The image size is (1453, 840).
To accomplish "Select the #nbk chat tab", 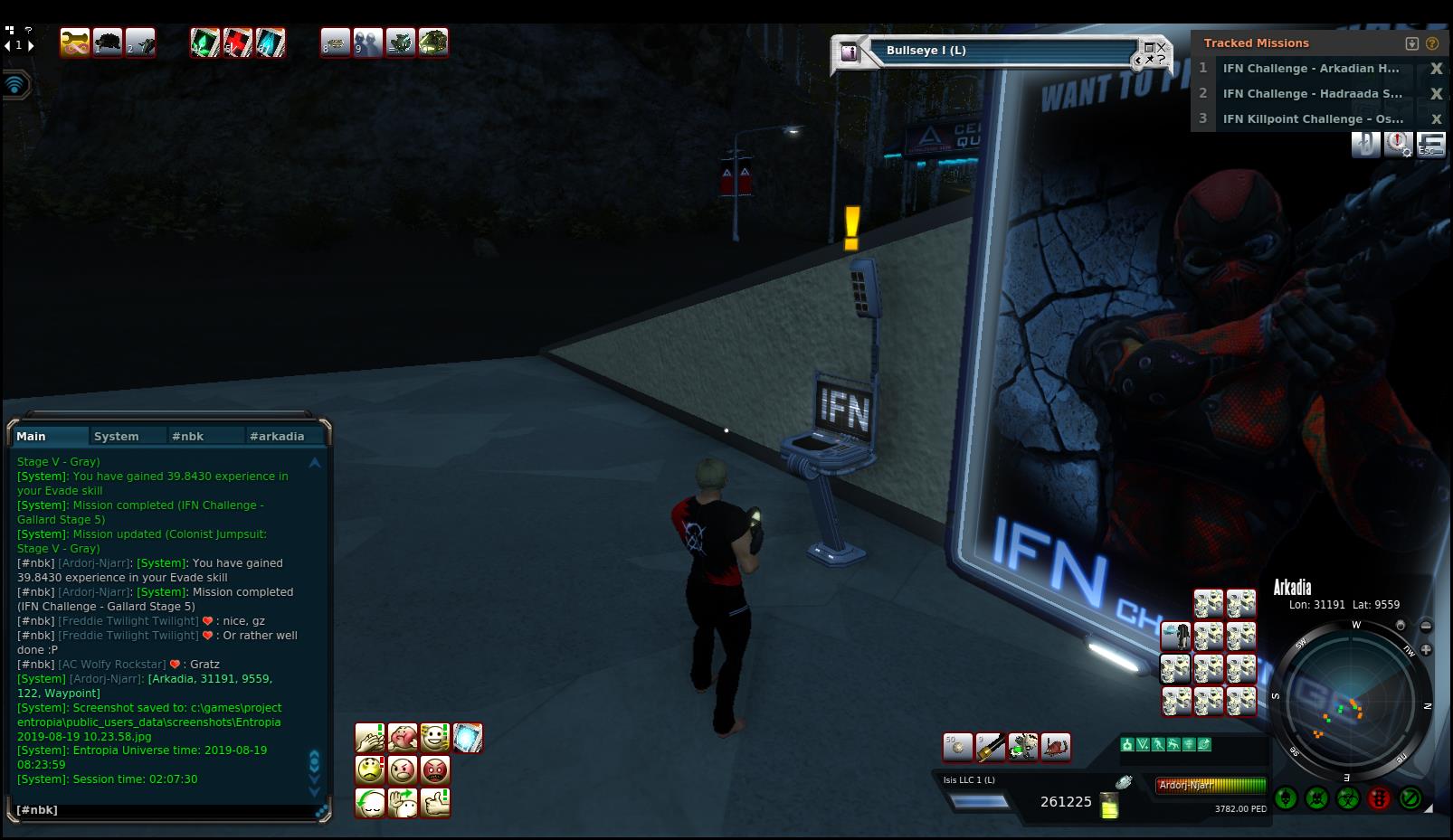I will pos(188,436).
